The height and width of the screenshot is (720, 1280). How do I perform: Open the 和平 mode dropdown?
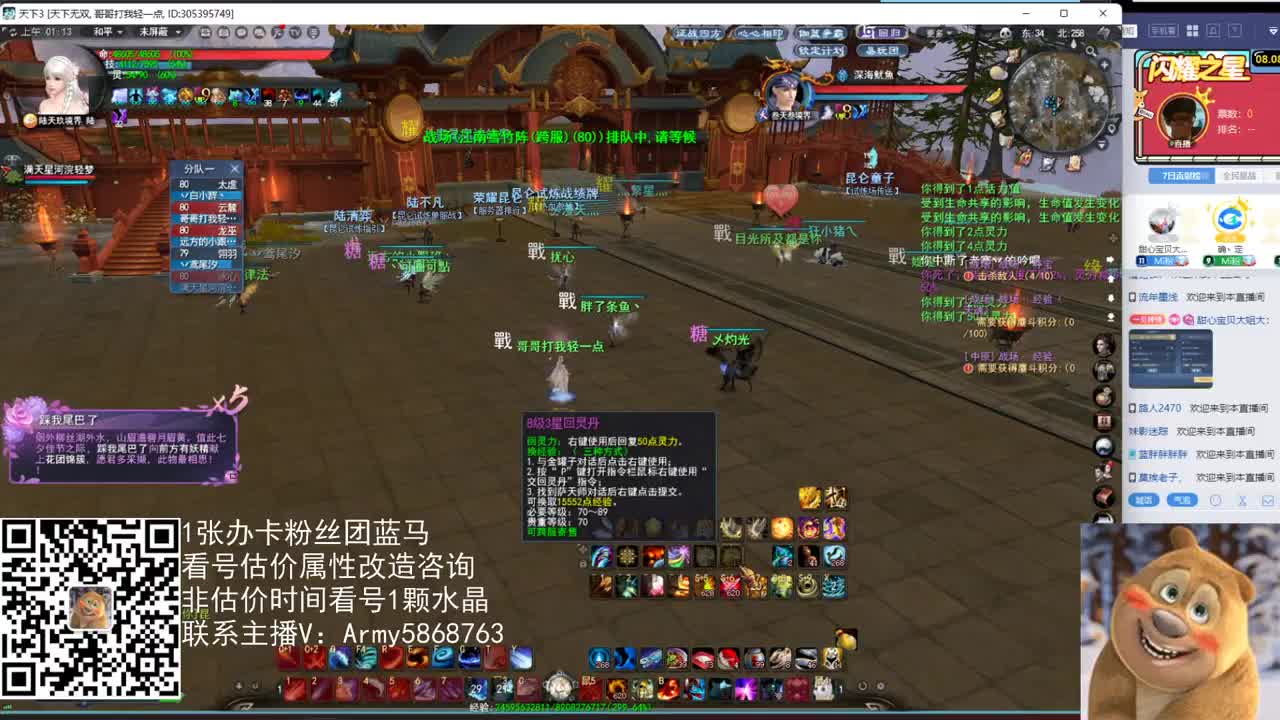coord(108,32)
